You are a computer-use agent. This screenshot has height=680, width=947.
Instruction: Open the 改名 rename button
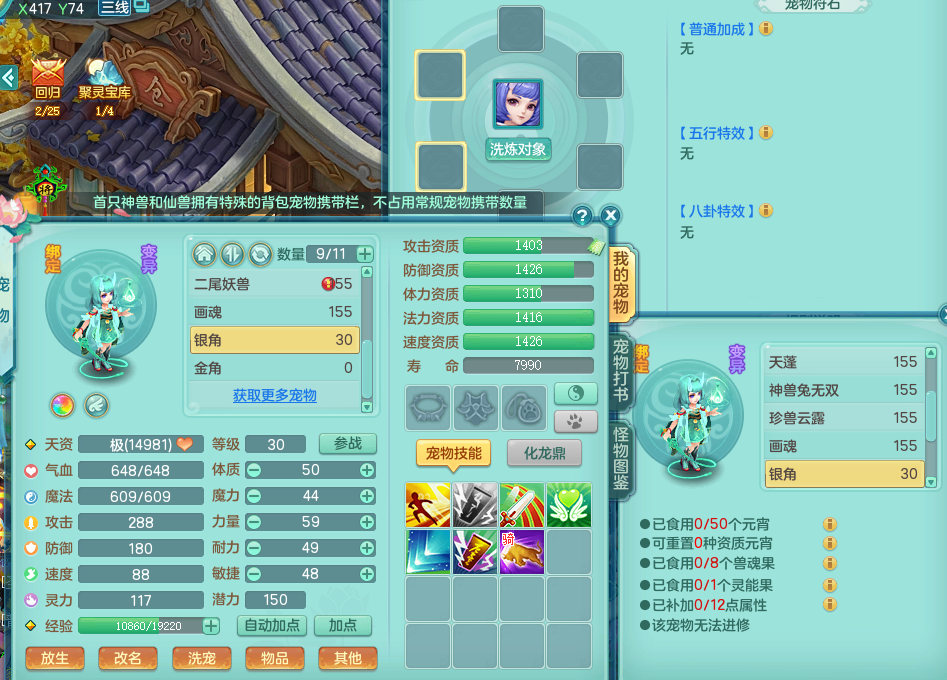click(x=128, y=658)
